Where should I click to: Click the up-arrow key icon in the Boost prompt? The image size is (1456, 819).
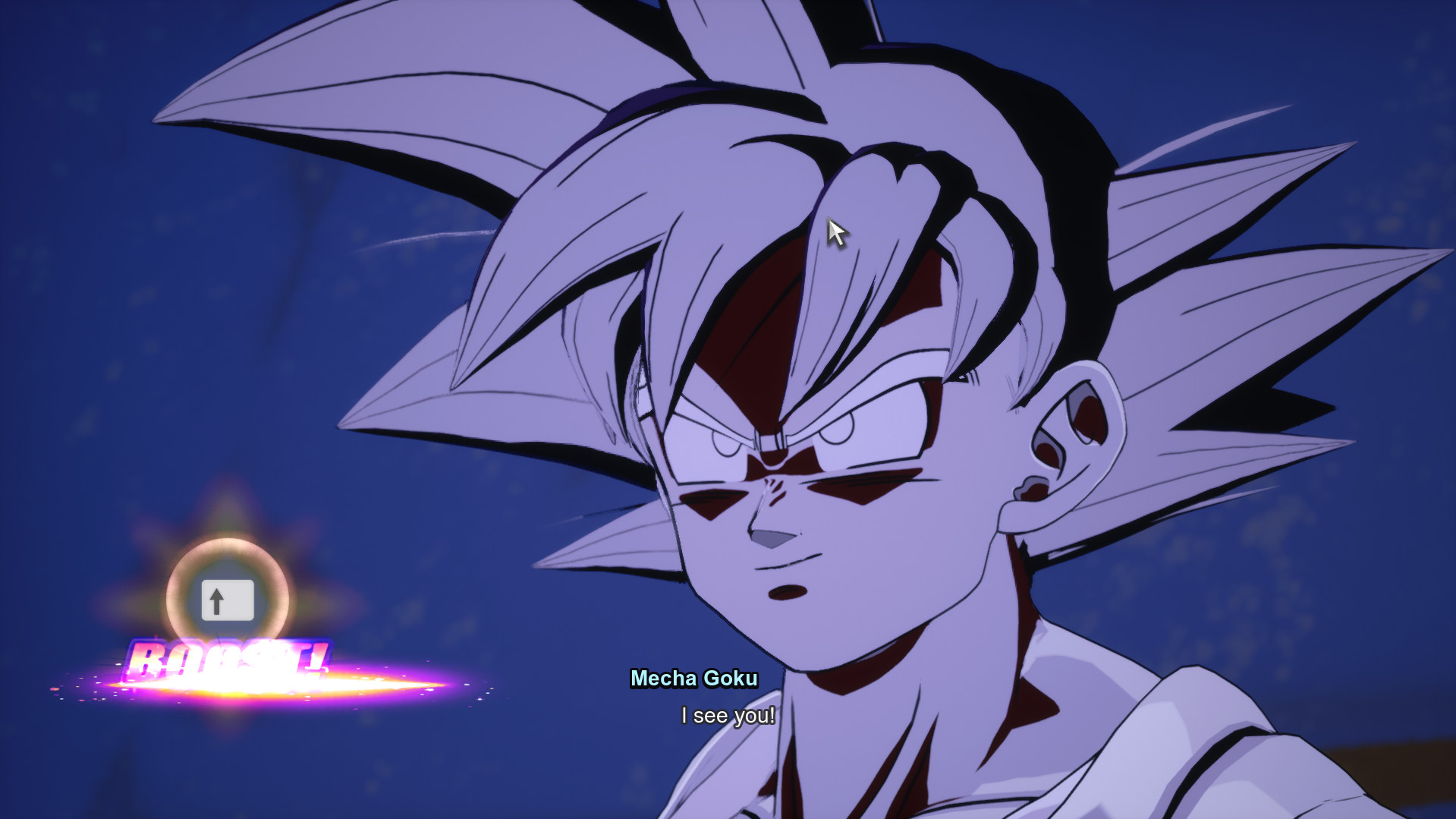click(x=228, y=600)
